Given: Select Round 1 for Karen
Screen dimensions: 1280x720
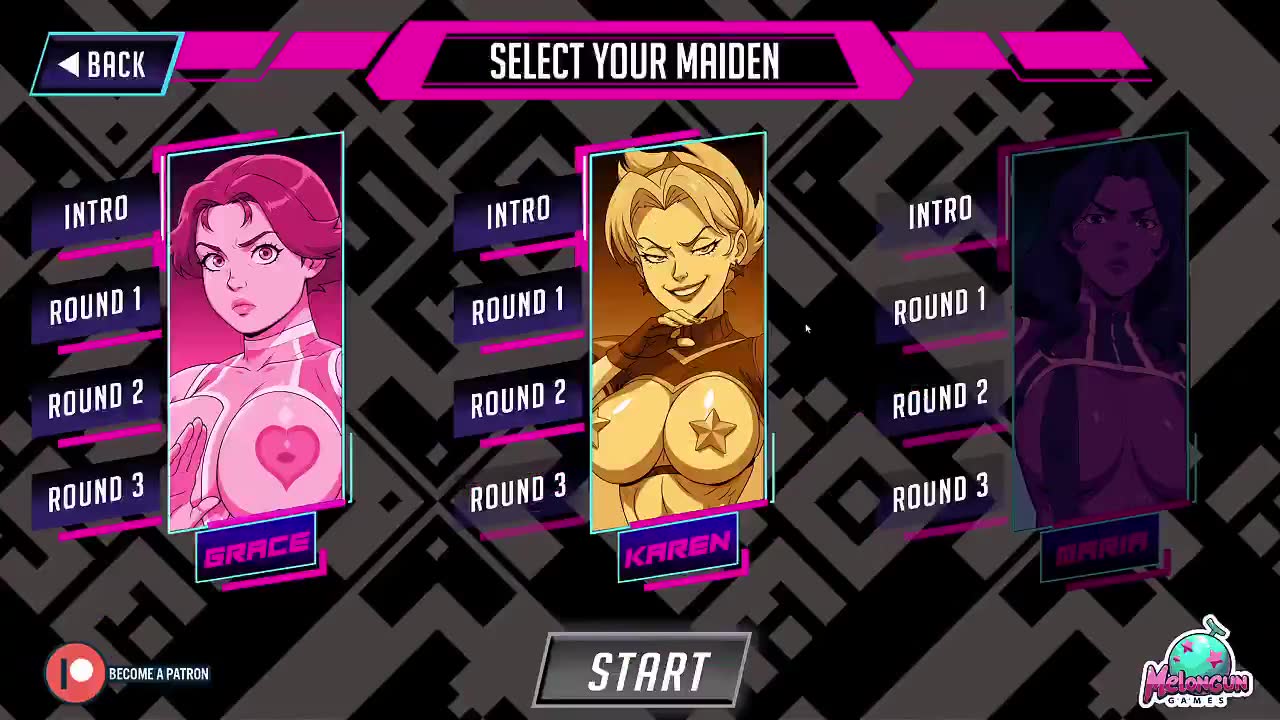Looking at the screenshot, I should click(518, 306).
